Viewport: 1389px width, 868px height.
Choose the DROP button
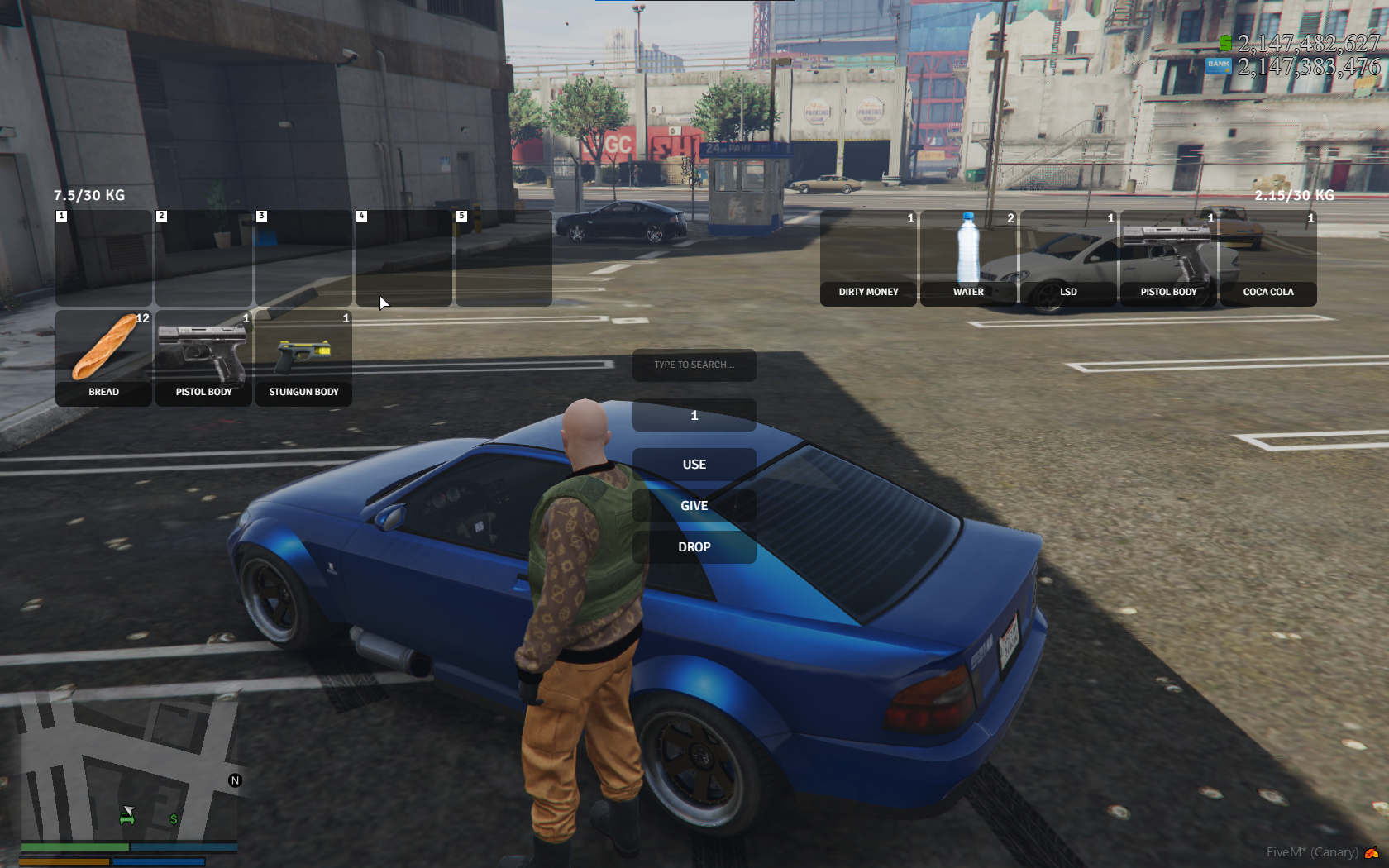(x=694, y=547)
